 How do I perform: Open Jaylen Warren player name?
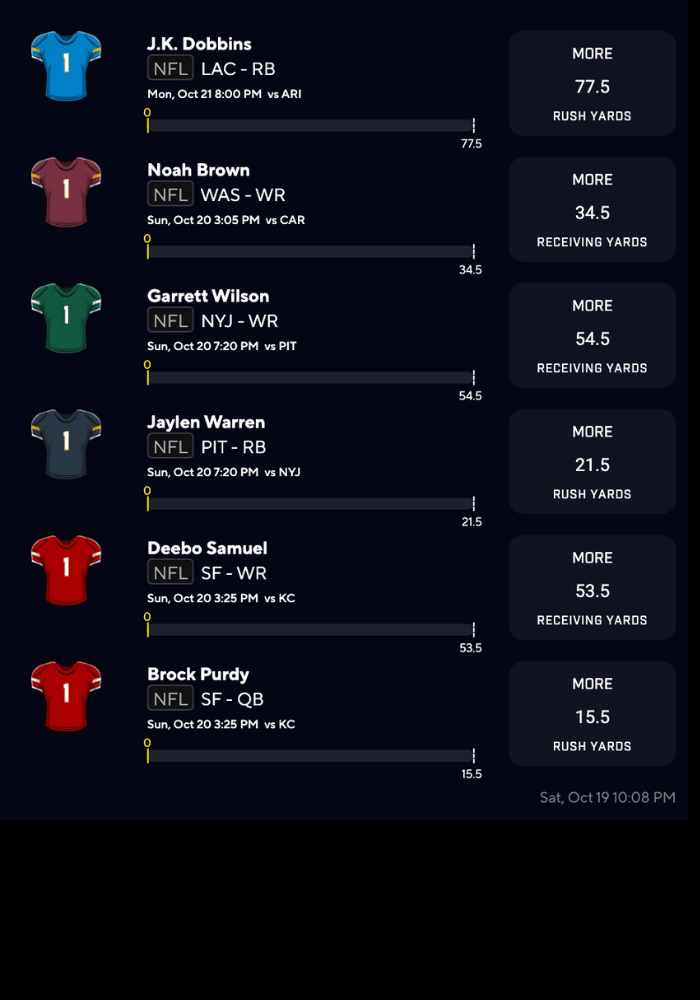tap(206, 422)
